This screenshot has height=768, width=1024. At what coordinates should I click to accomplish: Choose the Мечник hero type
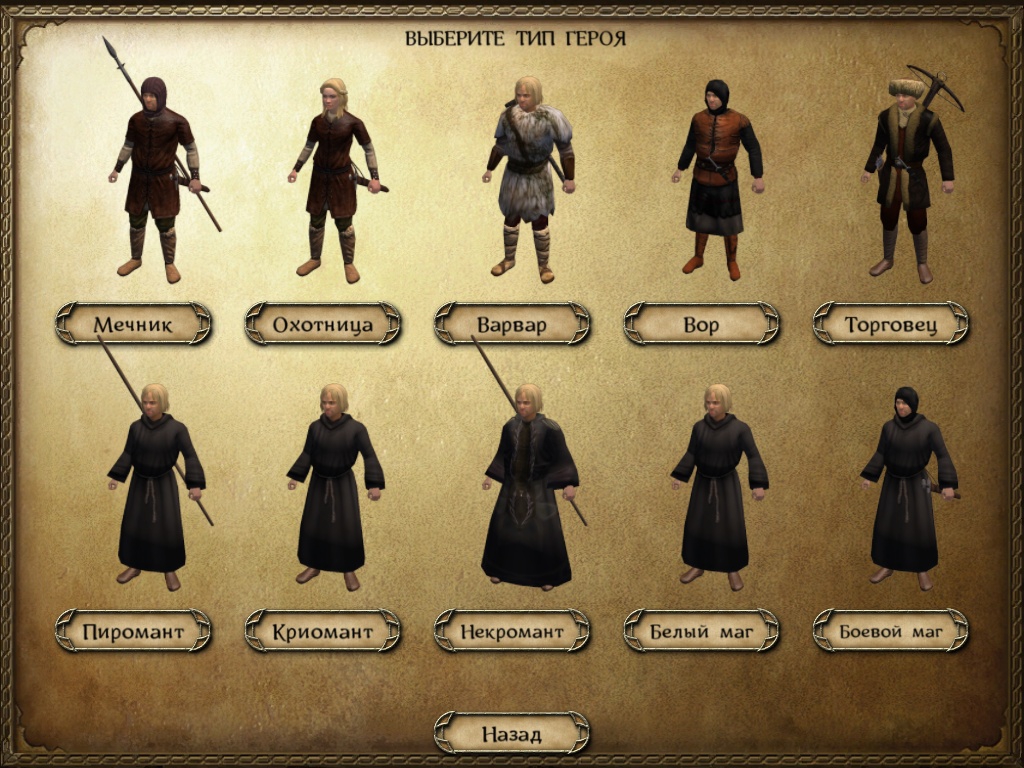(x=133, y=324)
